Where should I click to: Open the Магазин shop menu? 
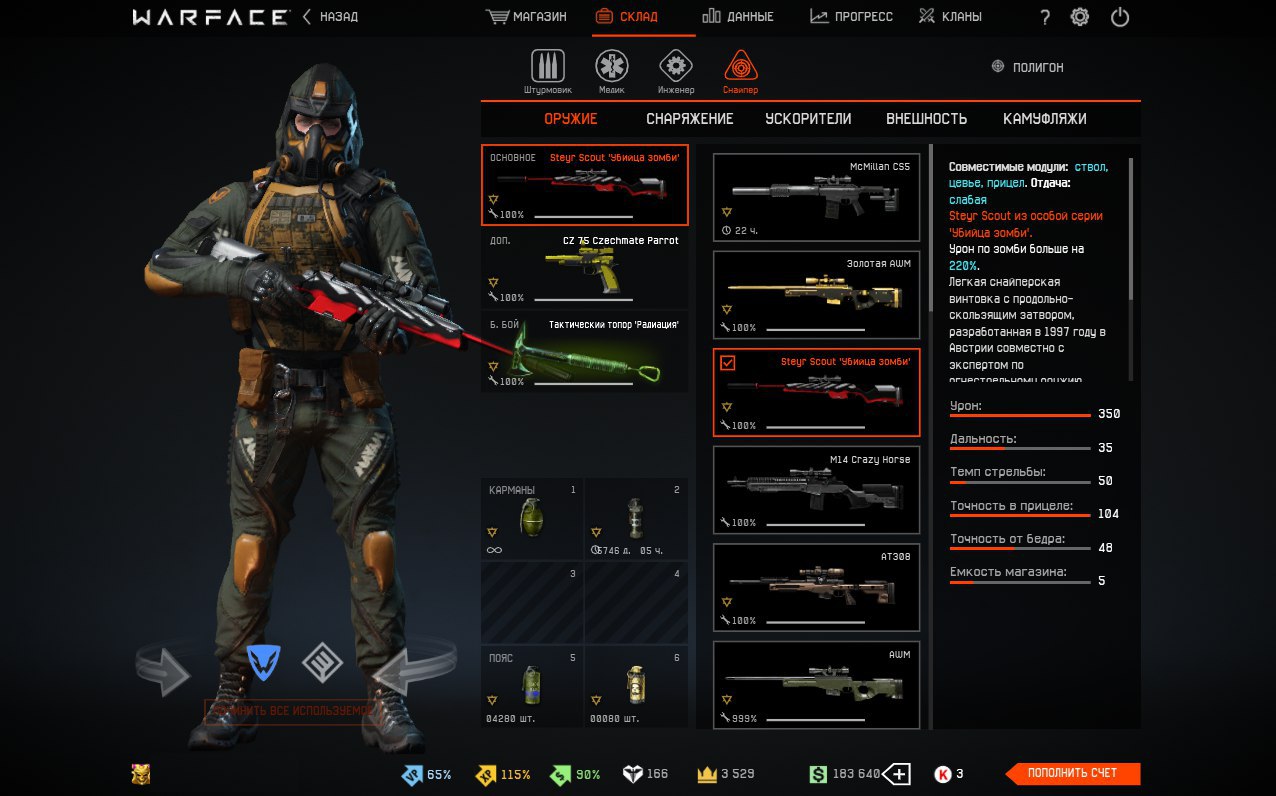click(526, 17)
